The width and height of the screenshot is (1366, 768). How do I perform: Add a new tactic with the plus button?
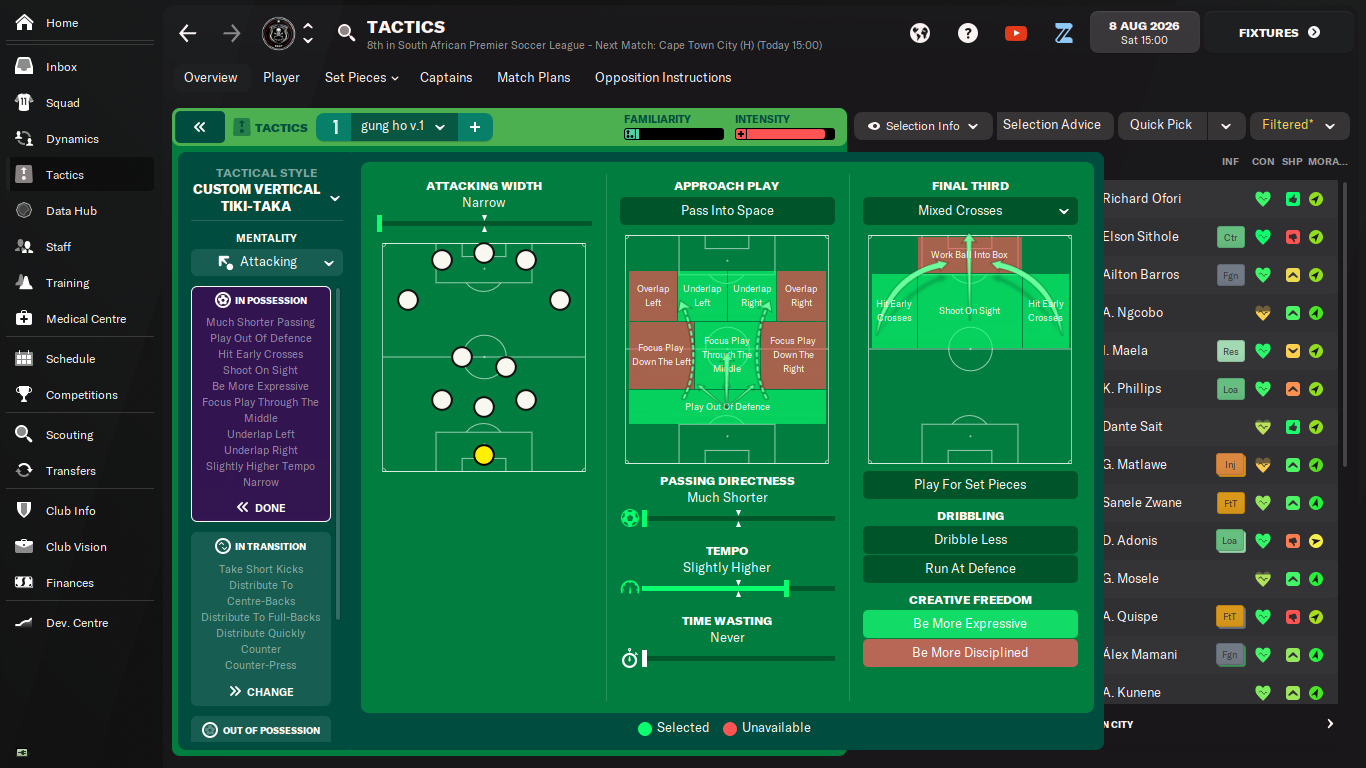pyautogui.click(x=475, y=127)
